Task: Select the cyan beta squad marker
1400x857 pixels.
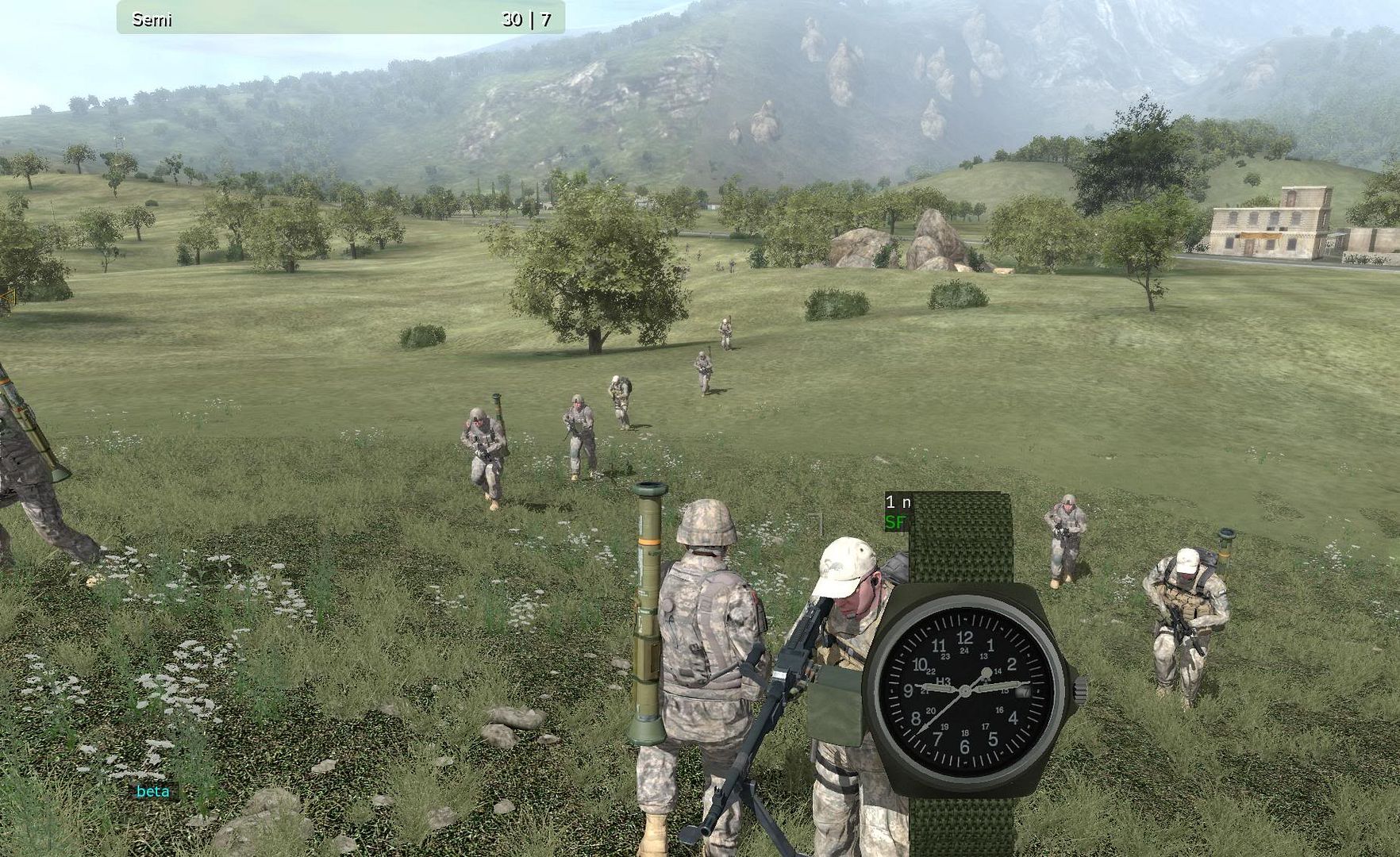Action: click(x=153, y=791)
